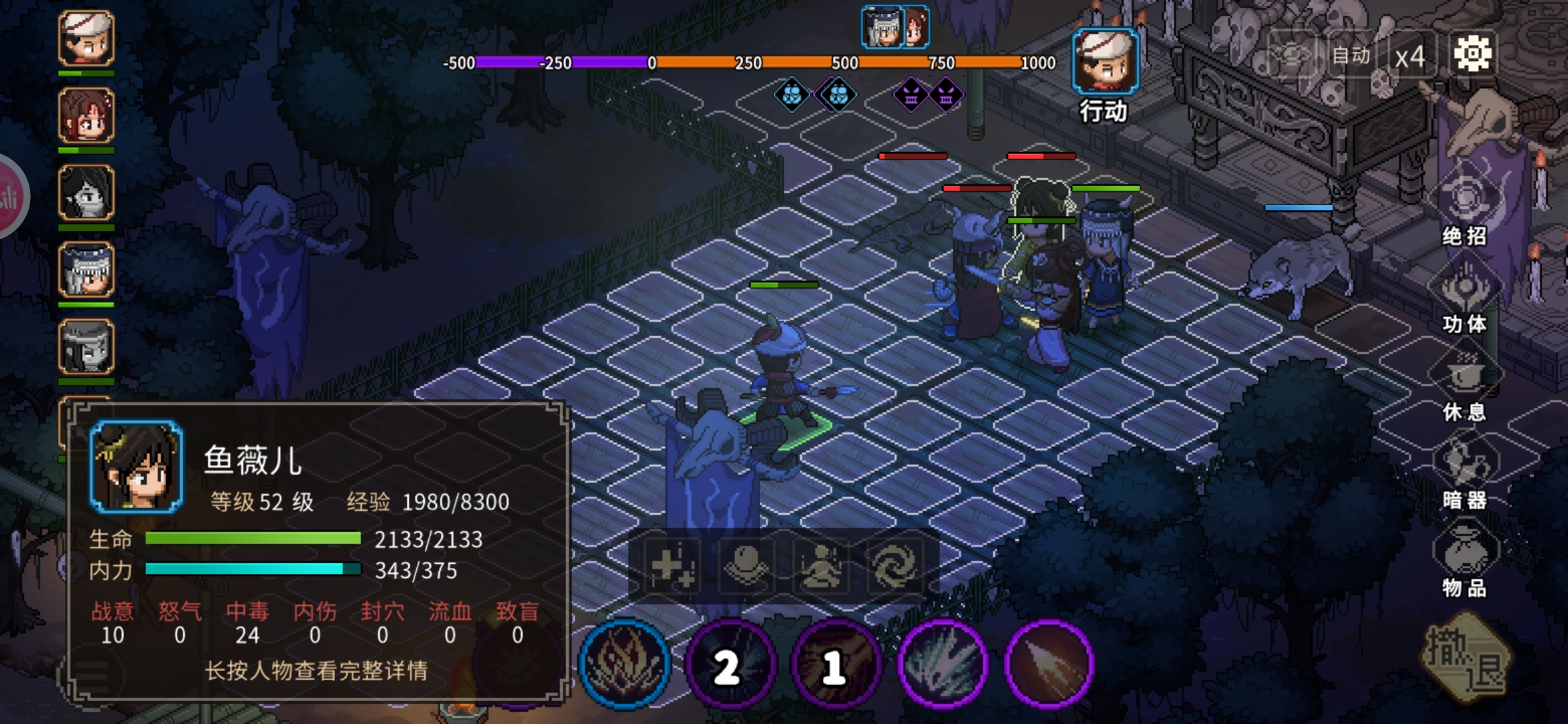
Task: Click 鱼薇儿's portrait in info panel
Action: pyautogui.click(x=136, y=467)
